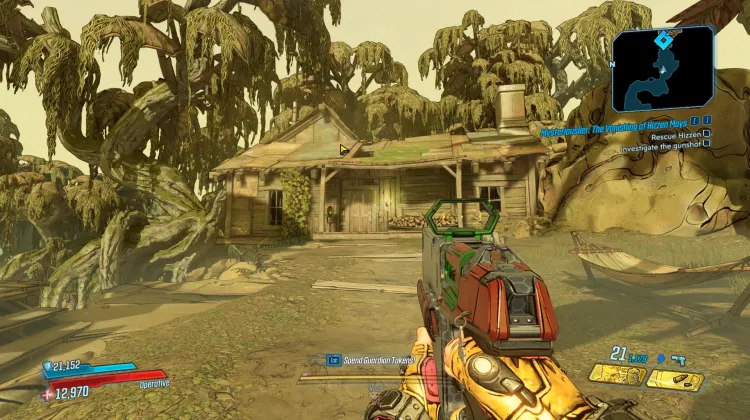Select the yellow bullet ammo weapon slot

click(675, 379)
